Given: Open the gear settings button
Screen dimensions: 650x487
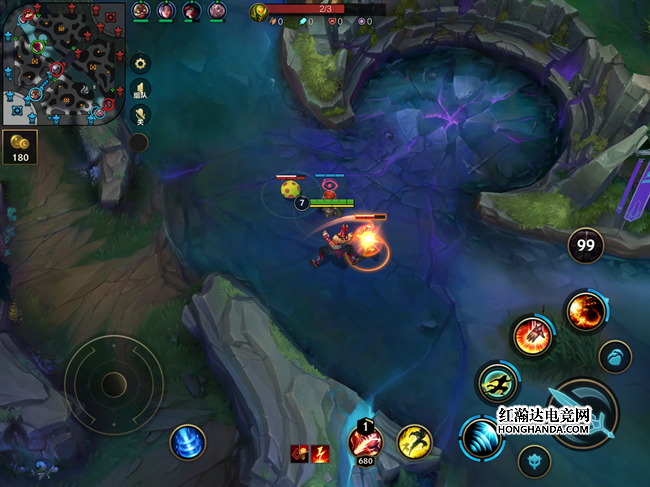Looking at the screenshot, I should (x=141, y=62).
